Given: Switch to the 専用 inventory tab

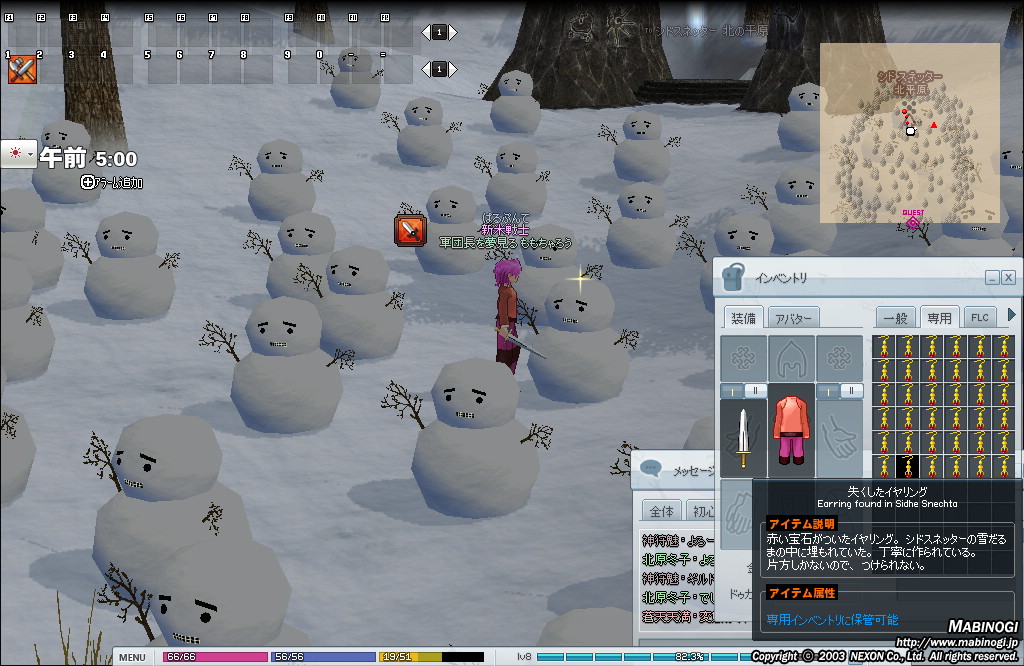Looking at the screenshot, I should pos(939,317).
